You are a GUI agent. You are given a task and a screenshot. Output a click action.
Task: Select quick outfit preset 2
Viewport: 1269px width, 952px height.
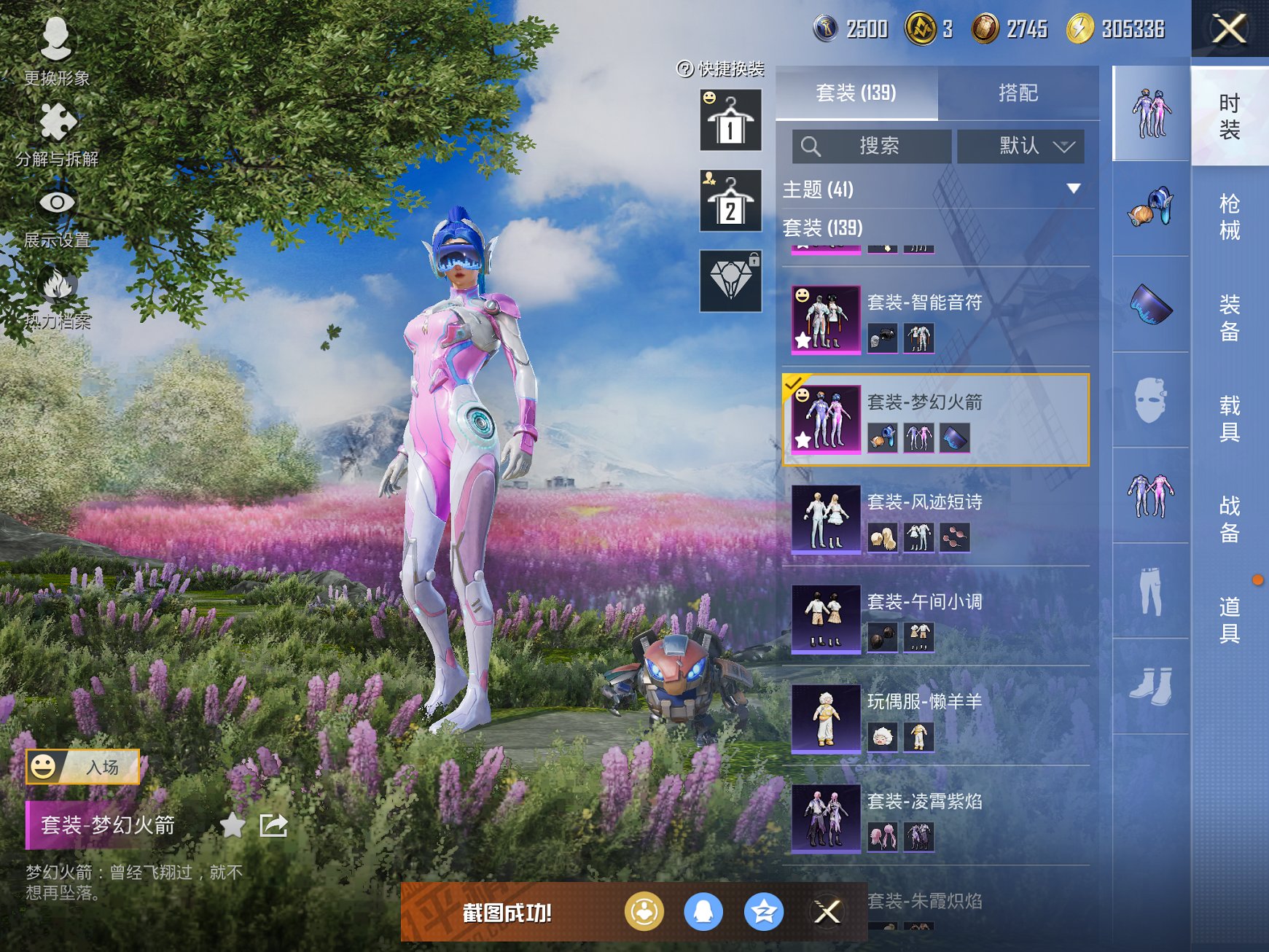click(730, 200)
